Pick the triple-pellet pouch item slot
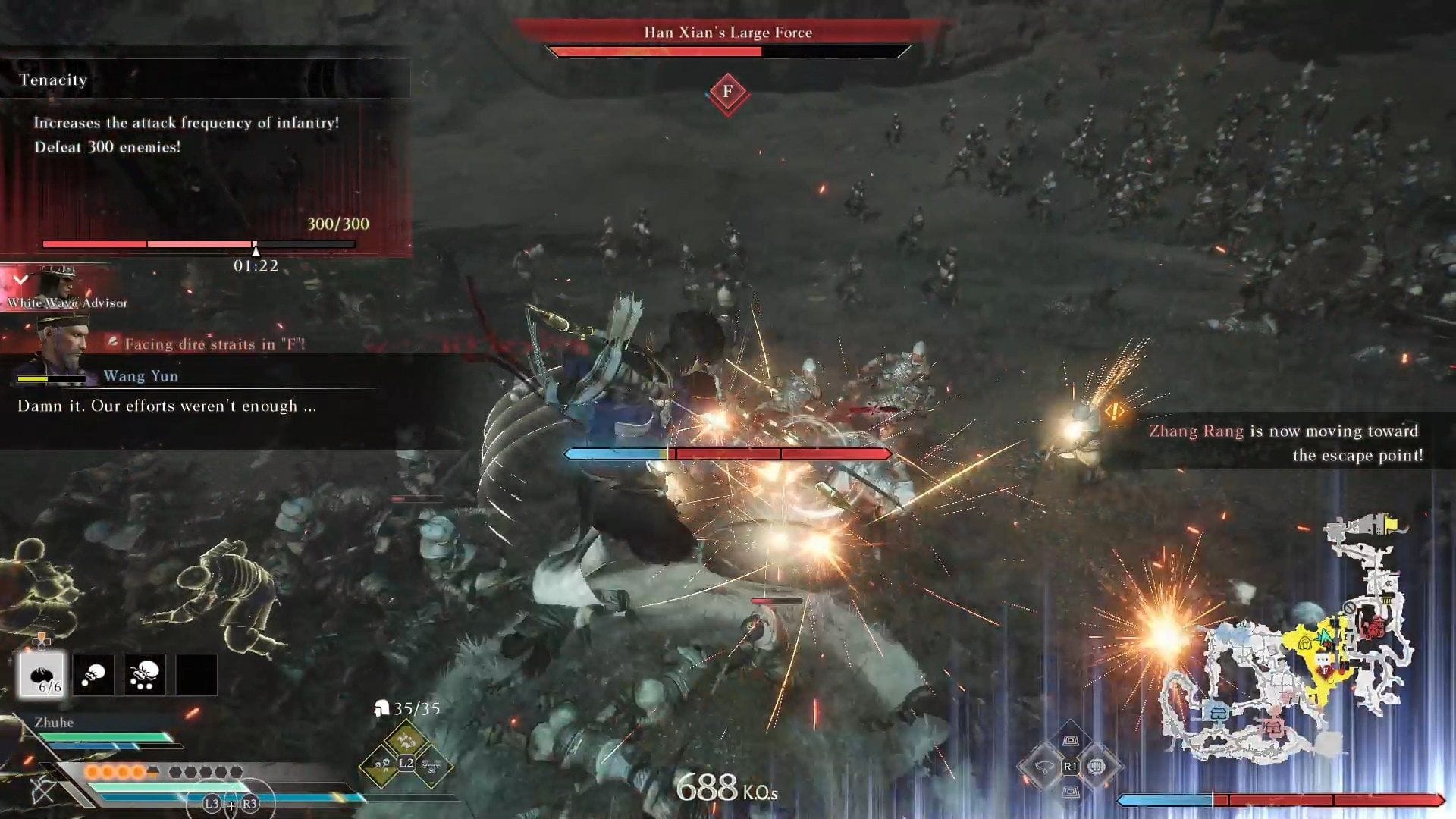 click(x=145, y=674)
